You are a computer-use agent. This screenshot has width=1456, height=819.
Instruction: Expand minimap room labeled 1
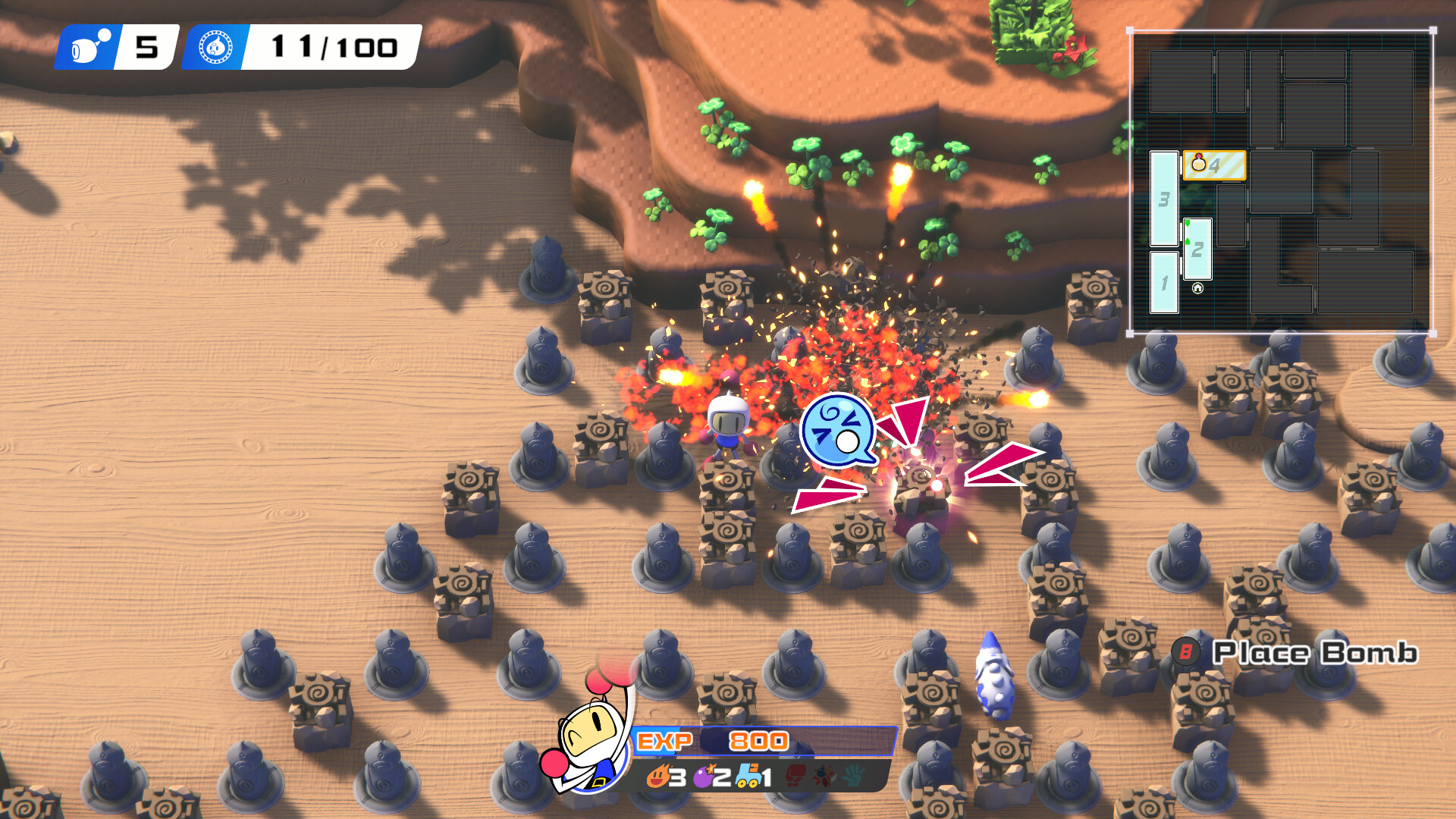click(1164, 283)
